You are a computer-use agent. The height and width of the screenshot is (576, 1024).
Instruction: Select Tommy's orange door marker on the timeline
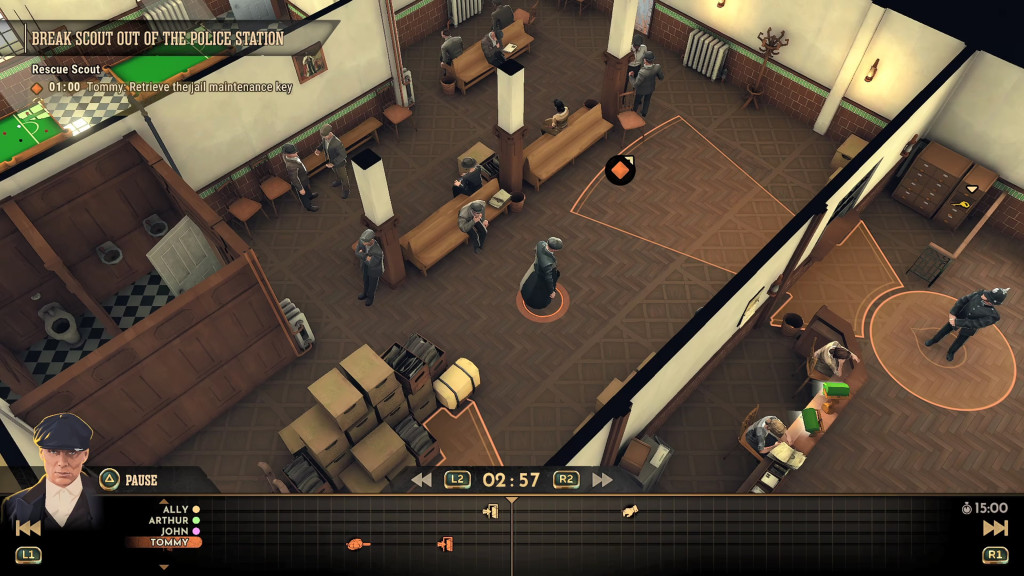(x=445, y=543)
